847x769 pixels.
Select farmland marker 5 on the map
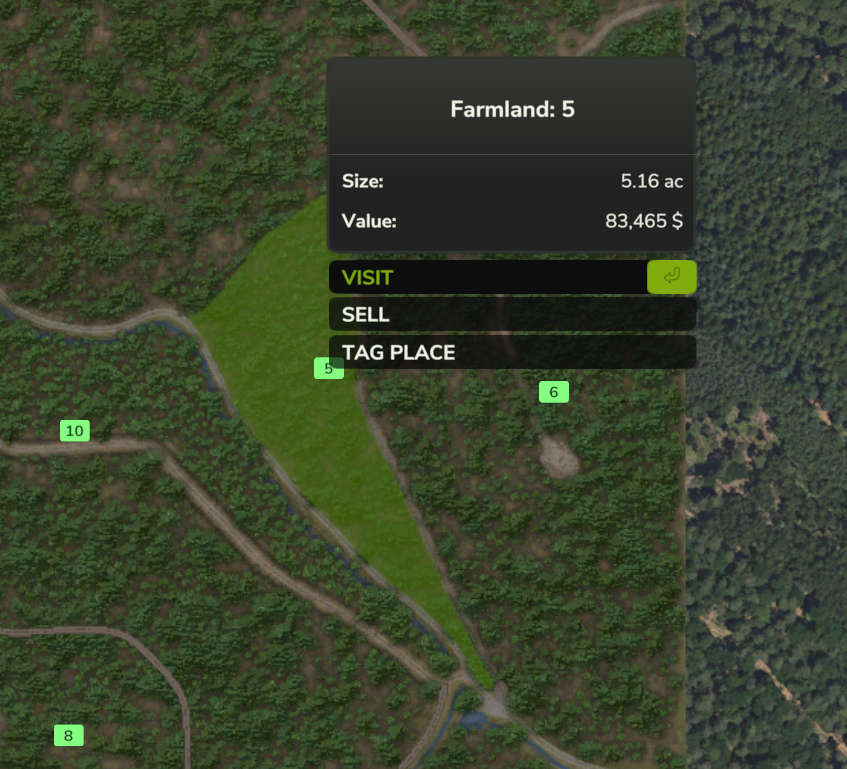[x=328, y=368]
